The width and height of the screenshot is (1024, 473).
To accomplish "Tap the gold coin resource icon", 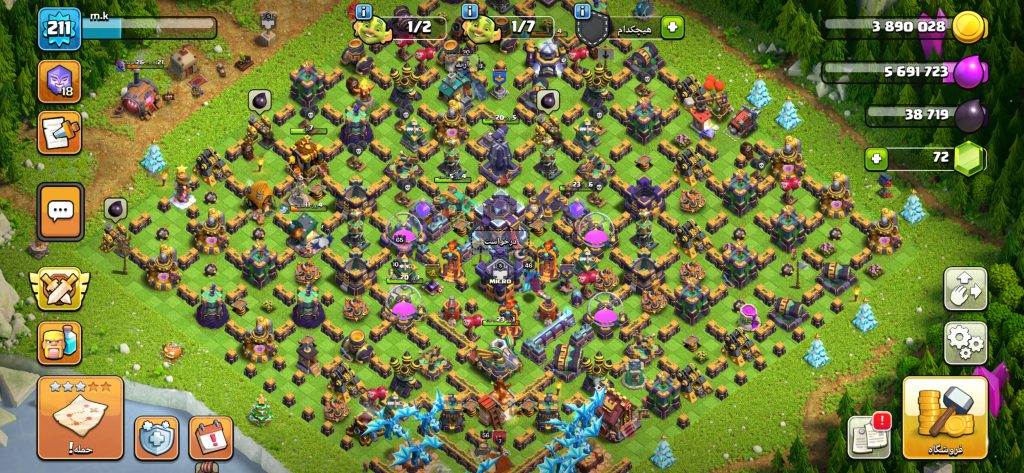I will point(968,27).
